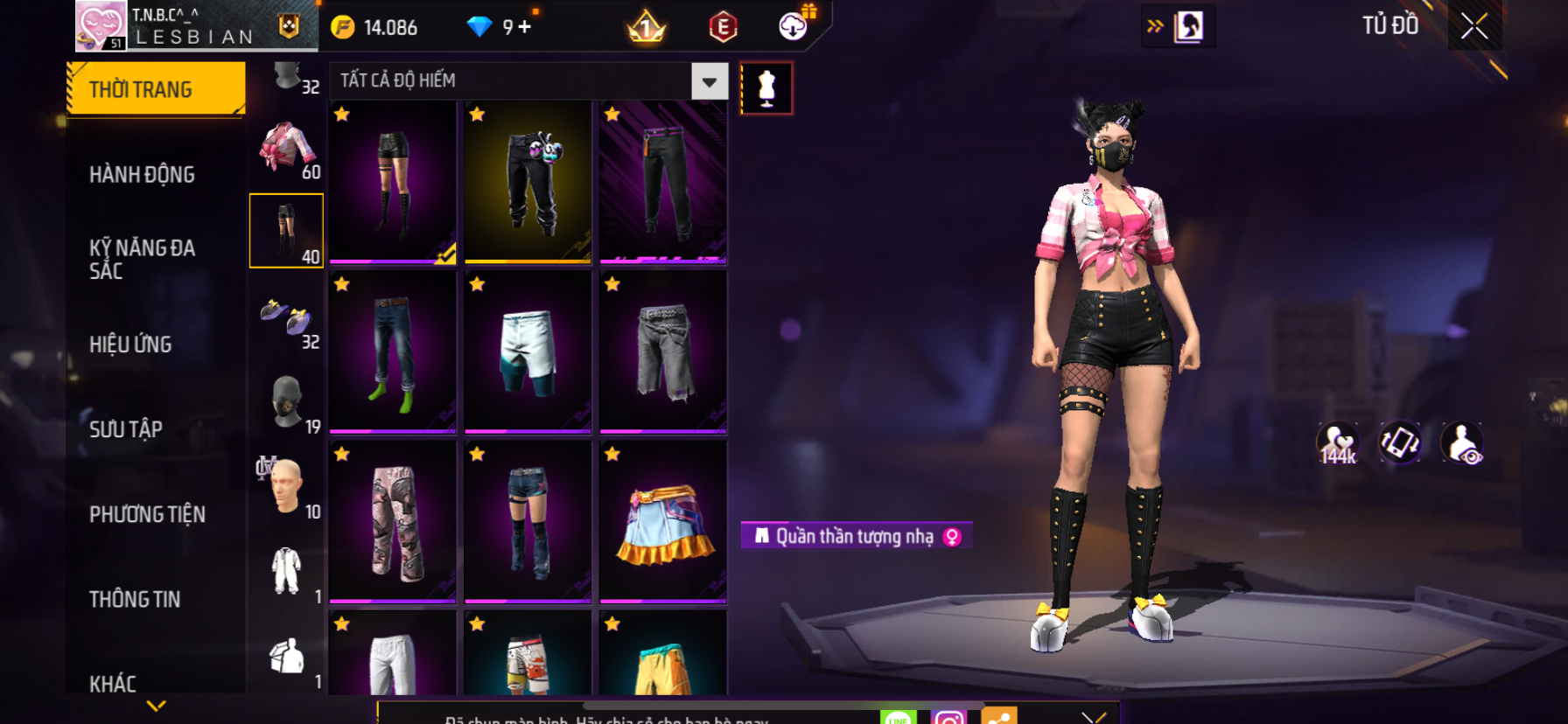Select the pink tied shirt tops category

[286, 149]
